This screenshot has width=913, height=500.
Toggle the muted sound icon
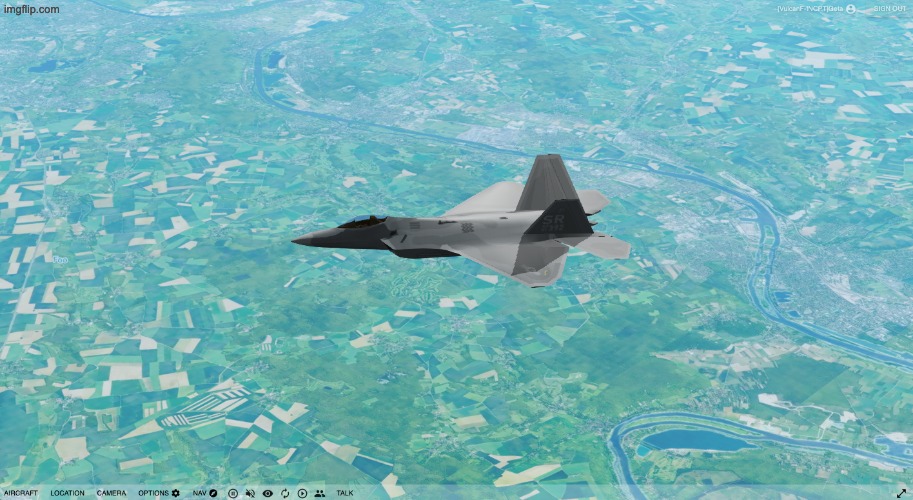click(x=250, y=493)
